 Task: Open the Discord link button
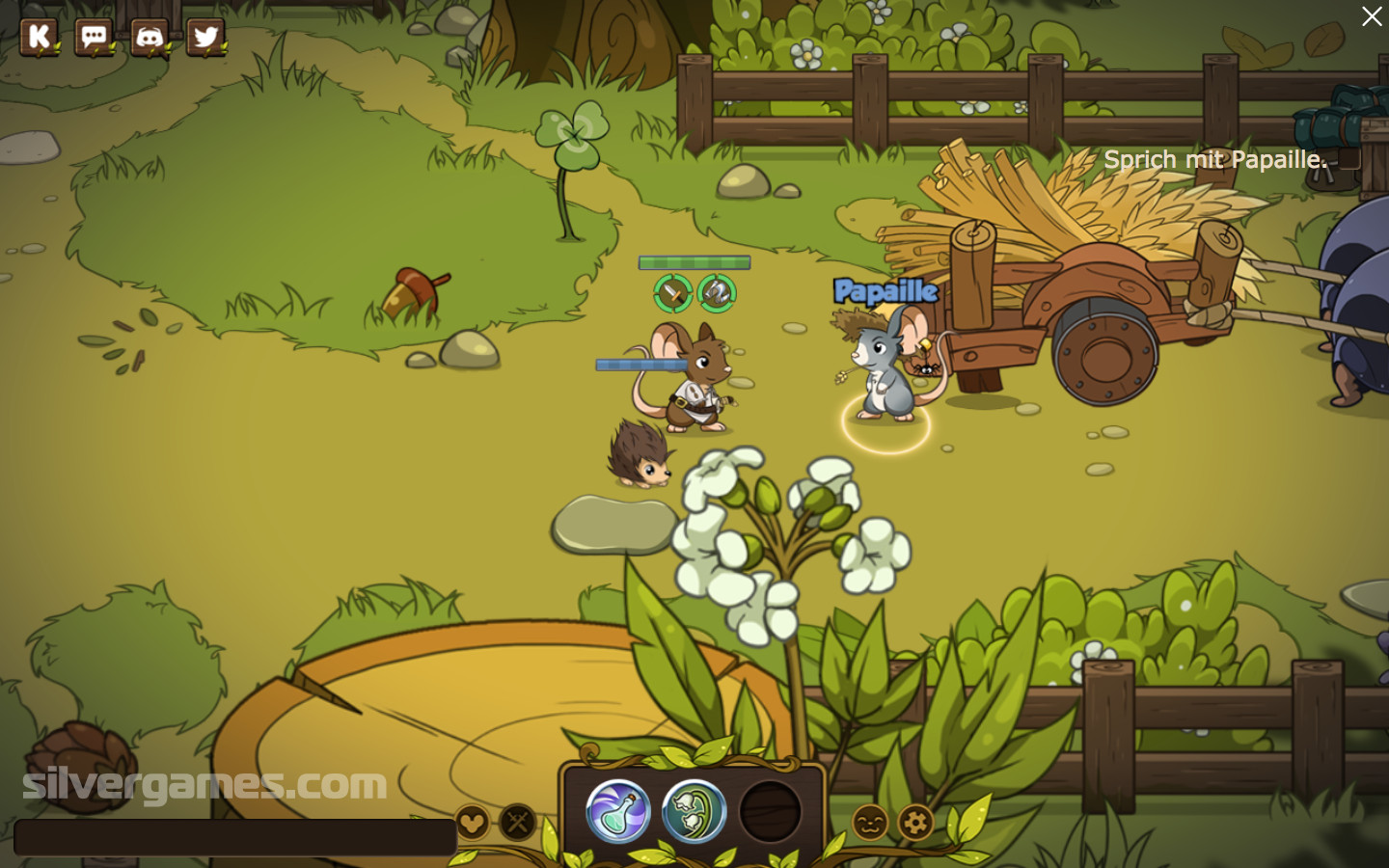[150, 38]
